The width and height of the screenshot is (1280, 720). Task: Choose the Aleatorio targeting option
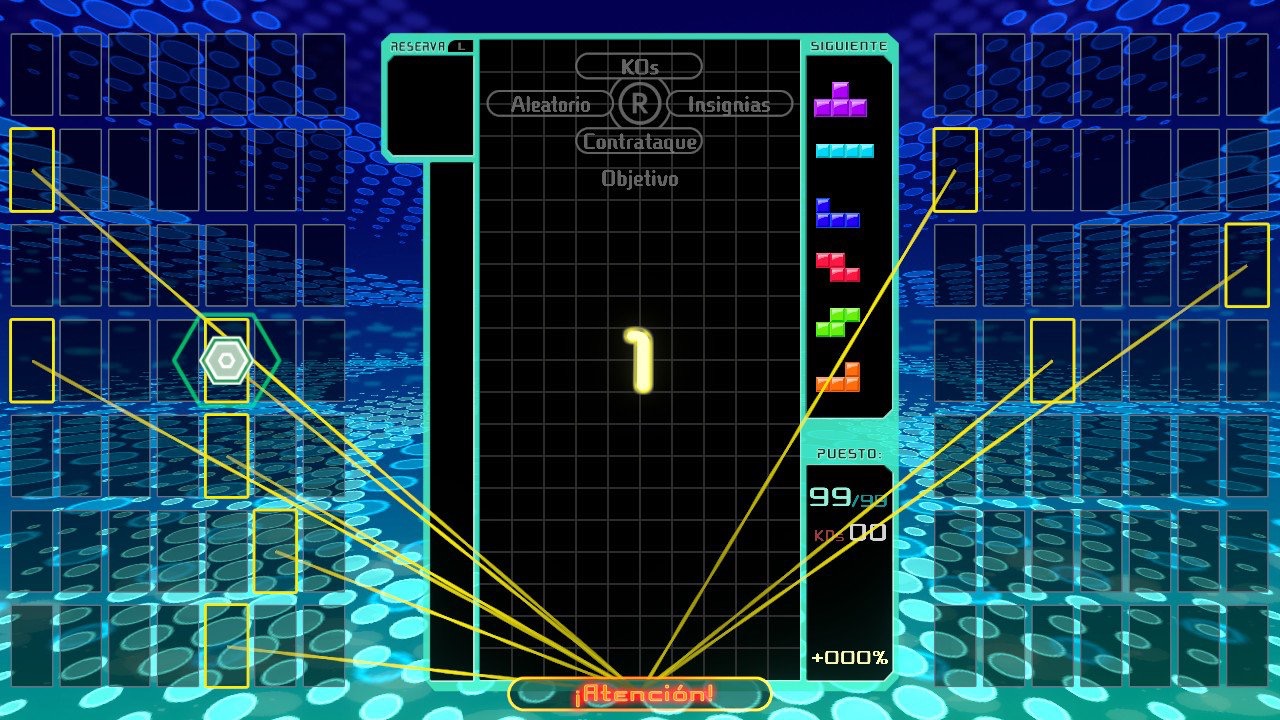coord(550,104)
